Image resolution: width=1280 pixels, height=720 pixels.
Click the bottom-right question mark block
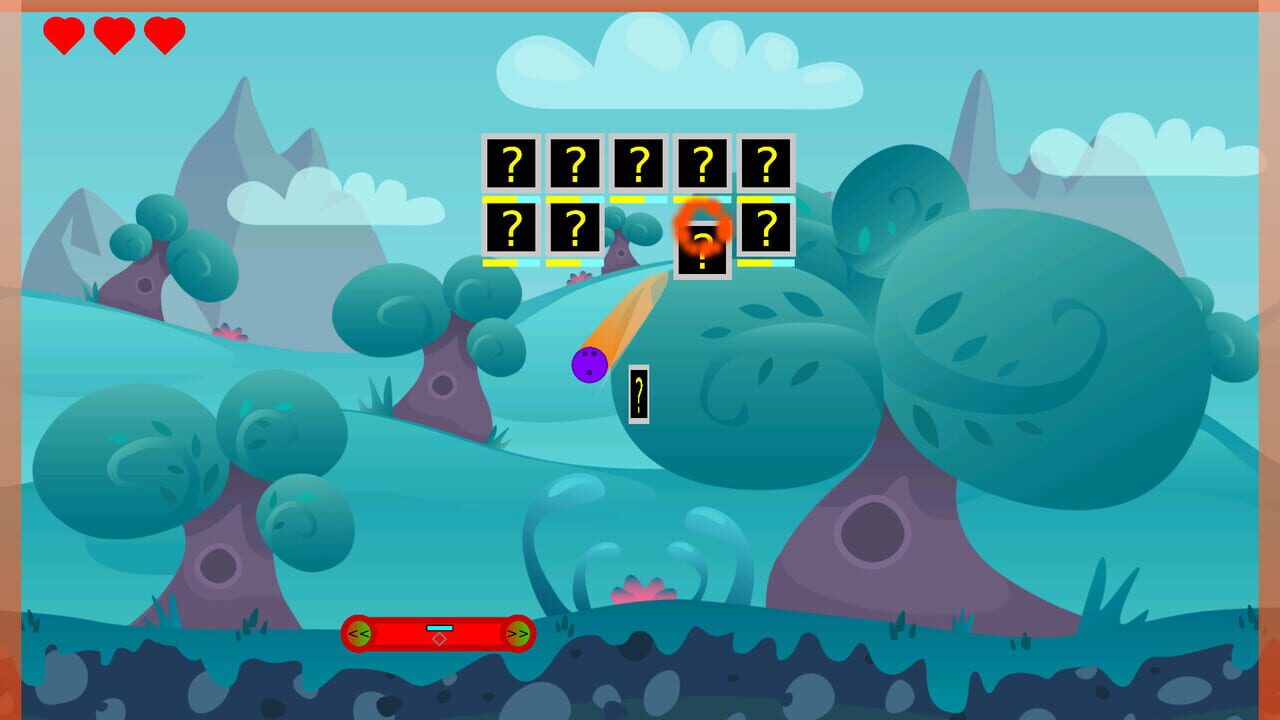[x=766, y=230]
